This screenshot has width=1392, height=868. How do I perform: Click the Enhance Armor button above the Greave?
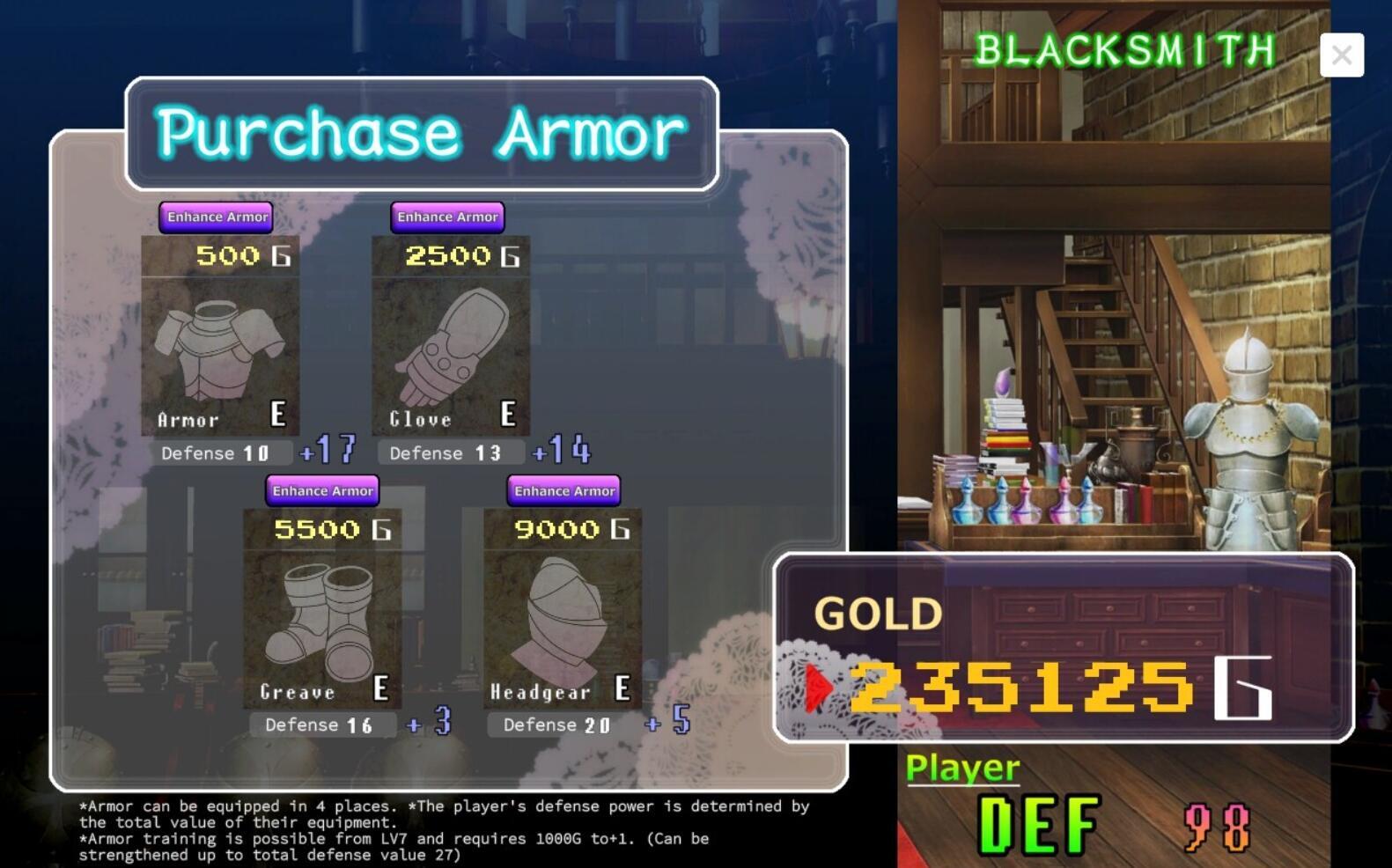click(322, 491)
